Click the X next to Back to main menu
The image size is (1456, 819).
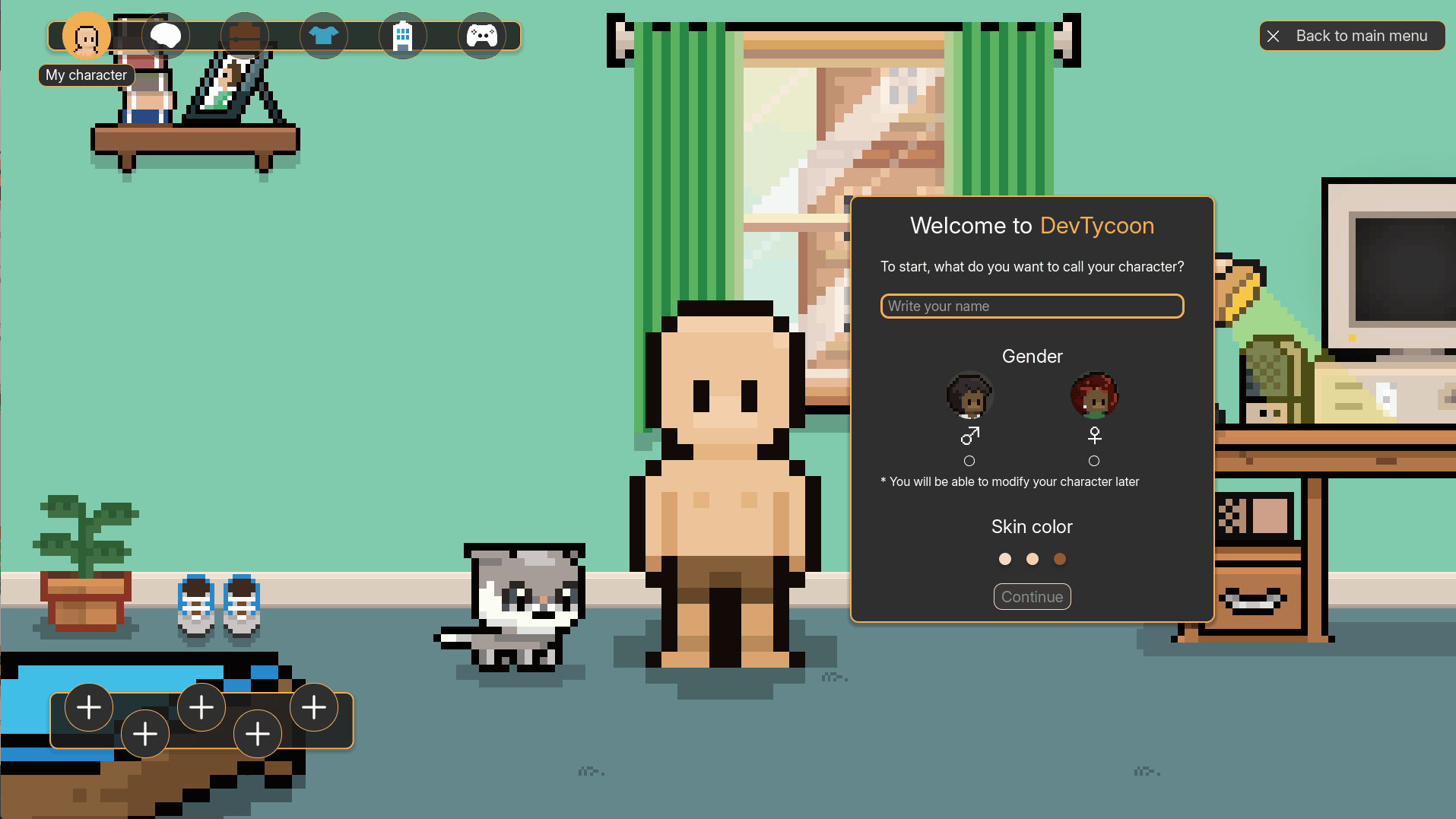[1274, 36]
